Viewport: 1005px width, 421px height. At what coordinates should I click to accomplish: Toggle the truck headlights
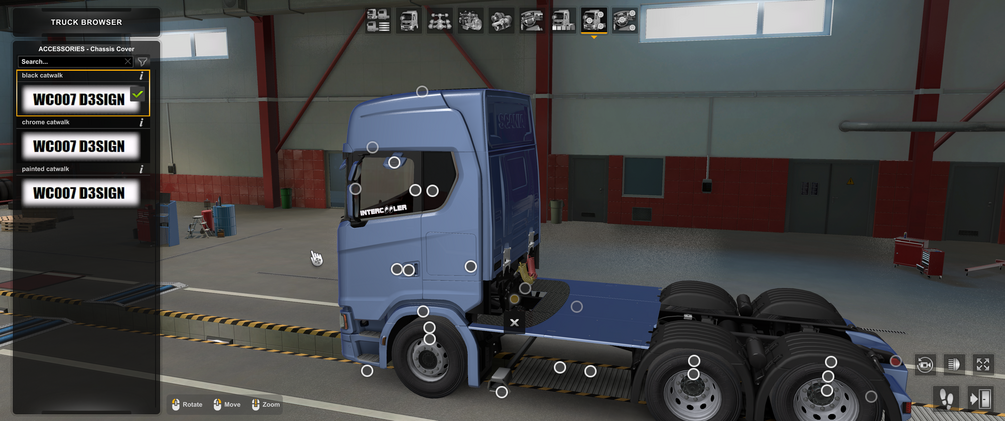[953, 365]
